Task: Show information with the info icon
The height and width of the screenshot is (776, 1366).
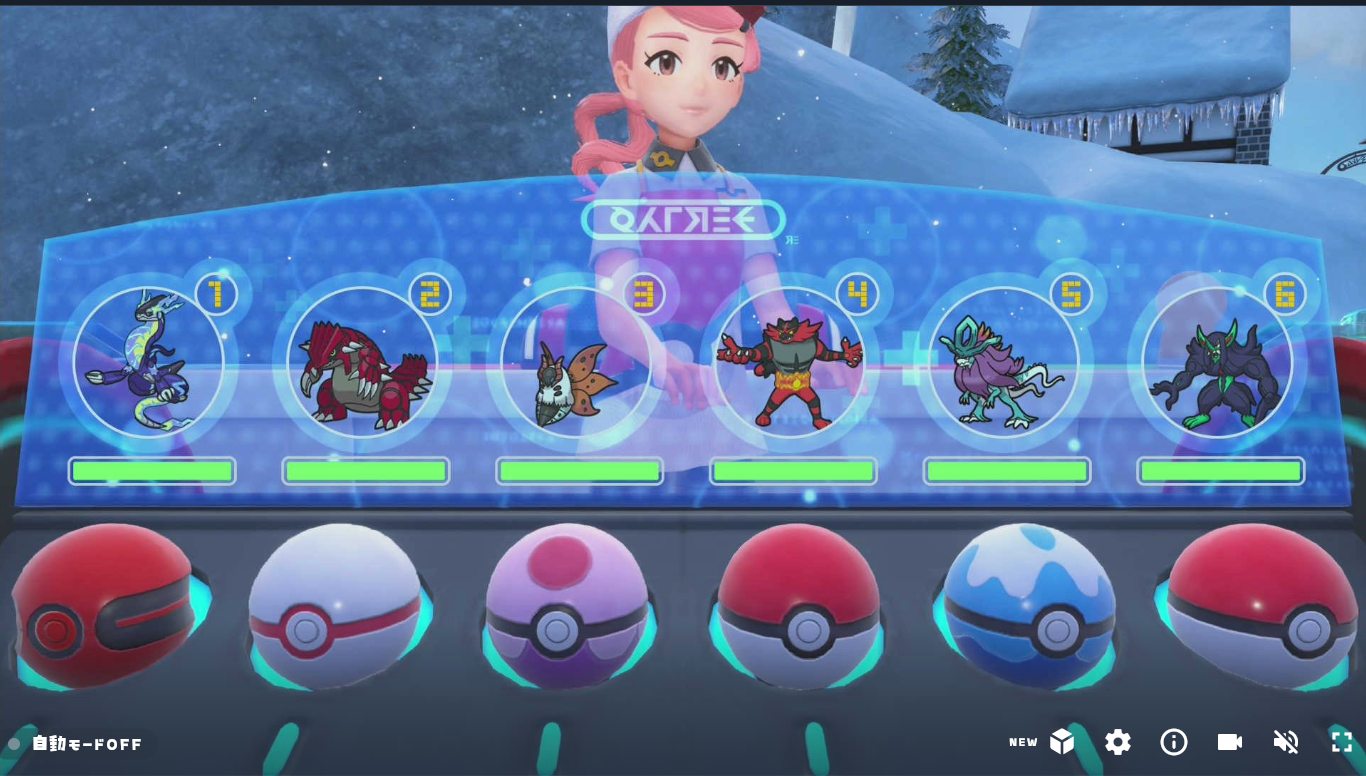Action: [x=1174, y=742]
